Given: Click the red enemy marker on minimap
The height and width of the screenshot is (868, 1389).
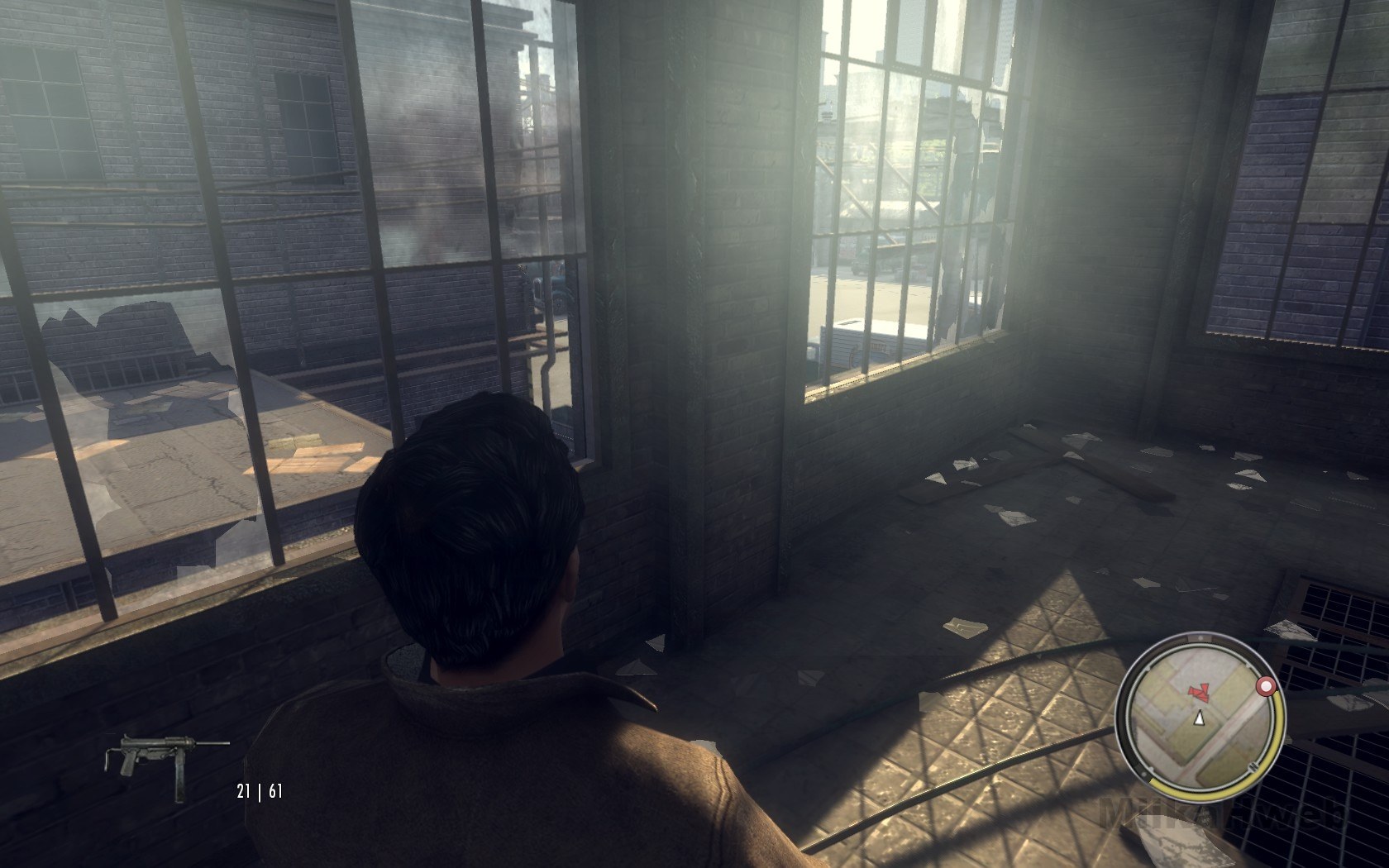Looking at the screenshot, I should coord(1198,691).
